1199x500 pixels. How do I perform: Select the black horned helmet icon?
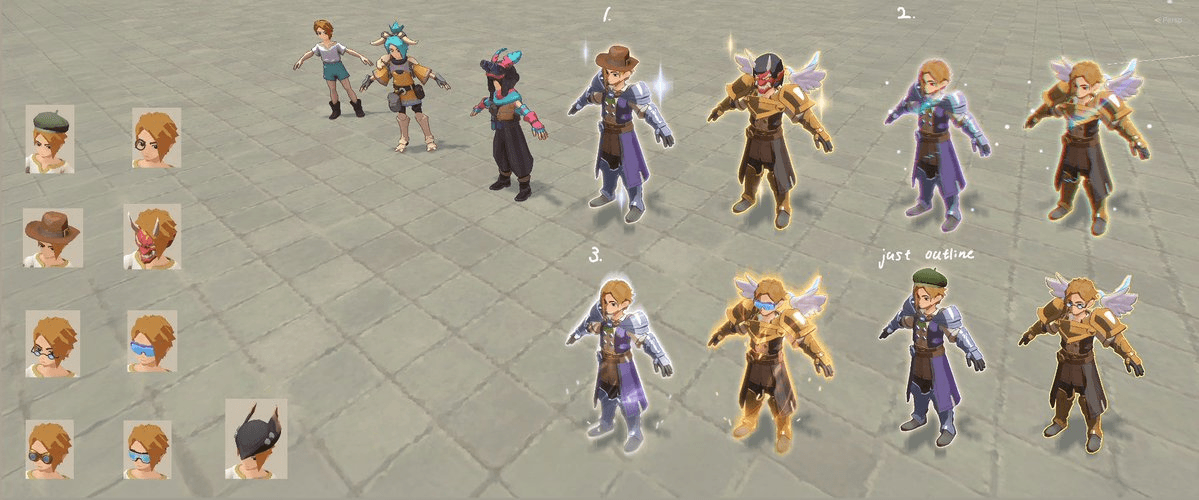[x=255, y=438]
